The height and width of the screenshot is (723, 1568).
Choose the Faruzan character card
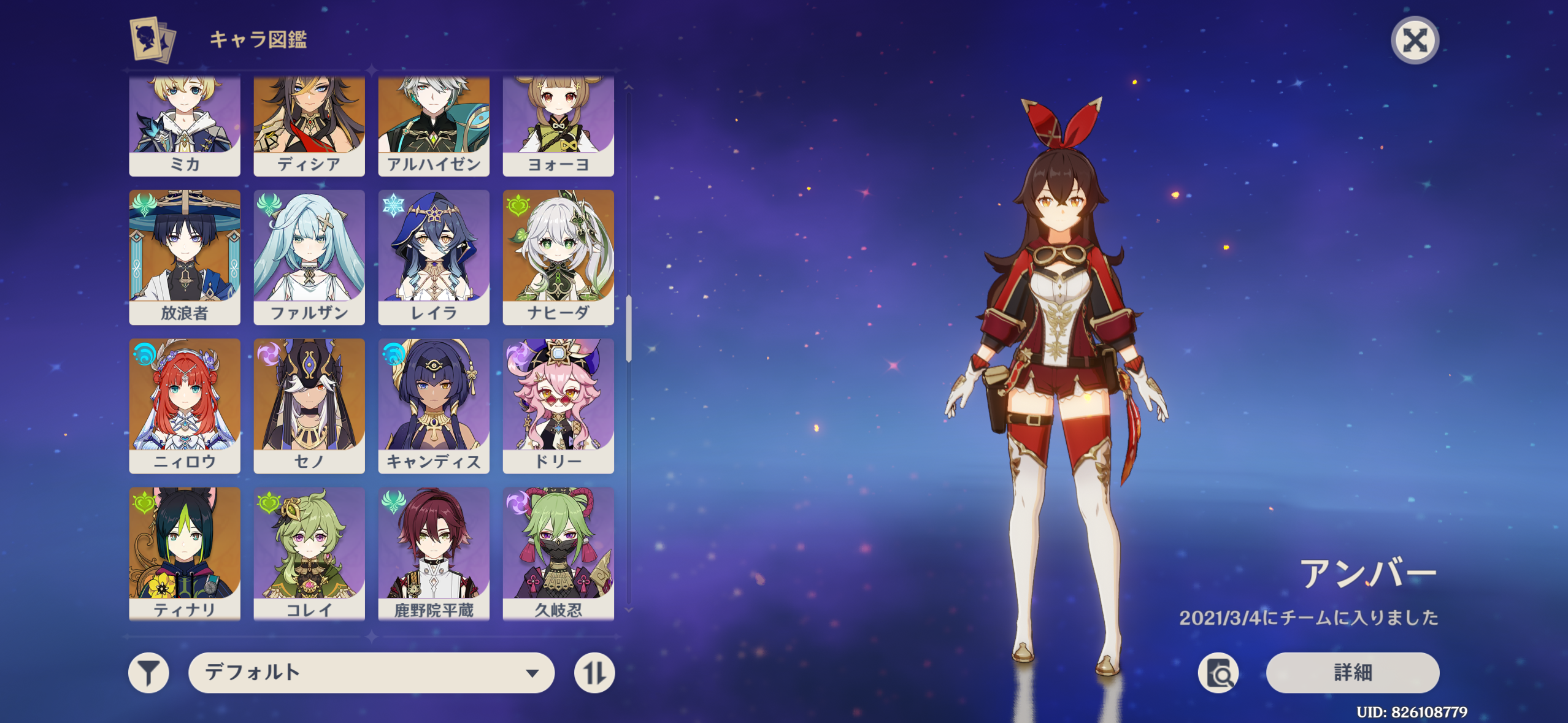click(309, 257)
